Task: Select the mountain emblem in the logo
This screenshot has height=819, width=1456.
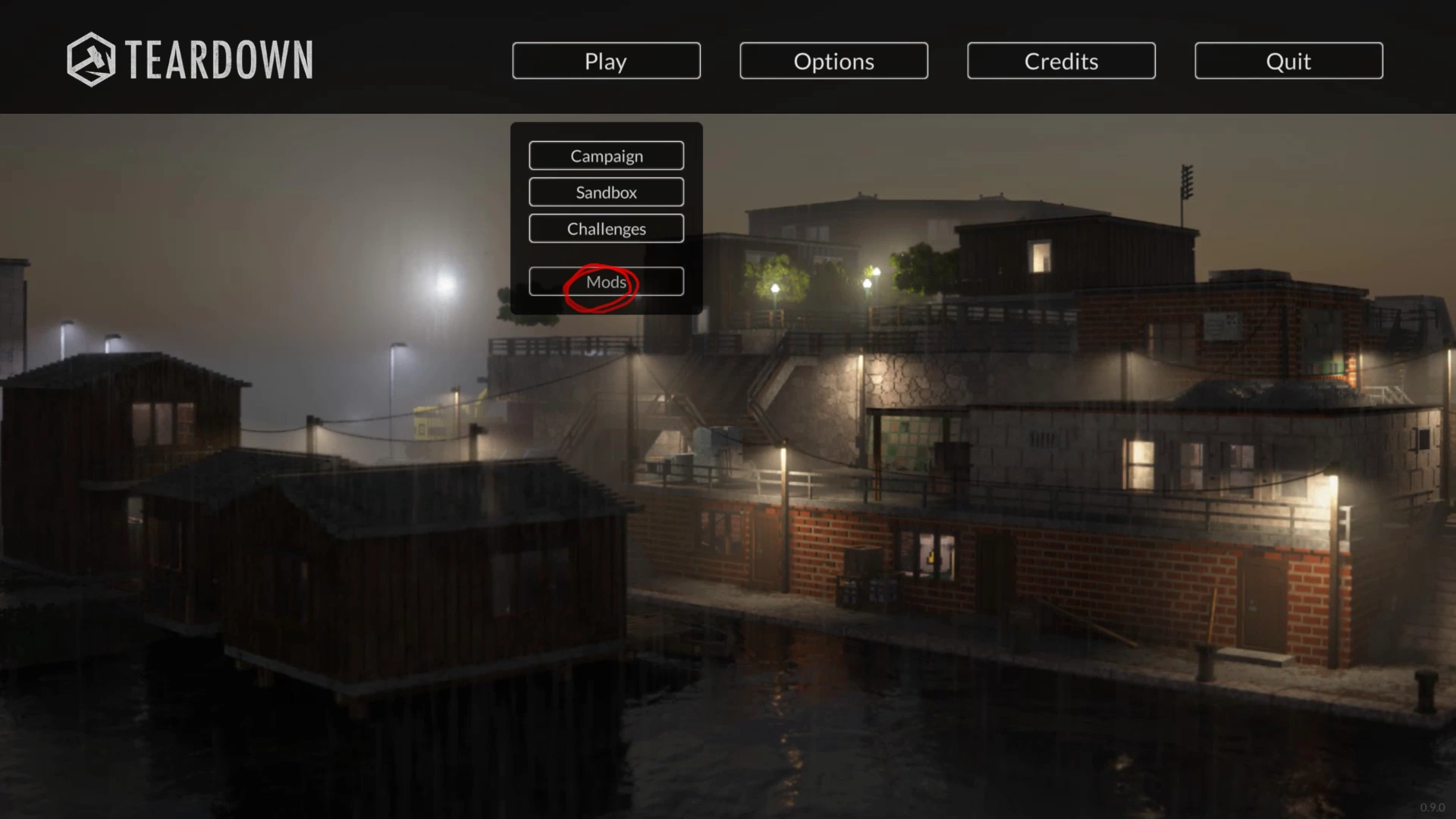Action: pyautogui.click(x=91, y=59)
